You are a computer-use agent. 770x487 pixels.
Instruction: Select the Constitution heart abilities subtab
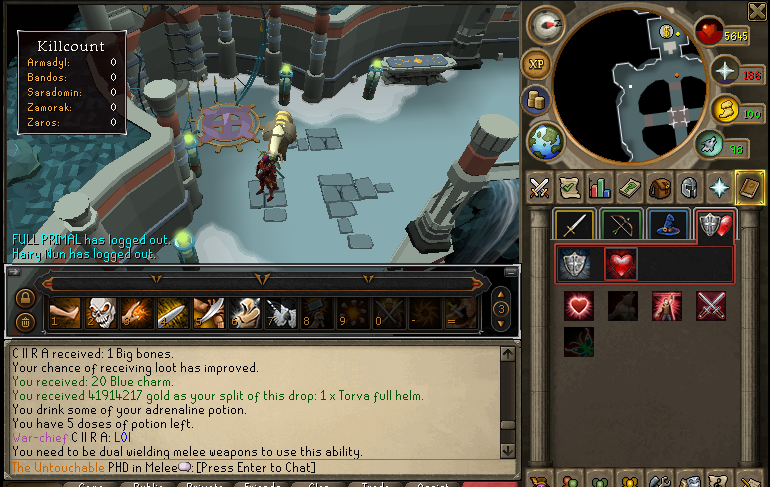click(x=621, y=264)
